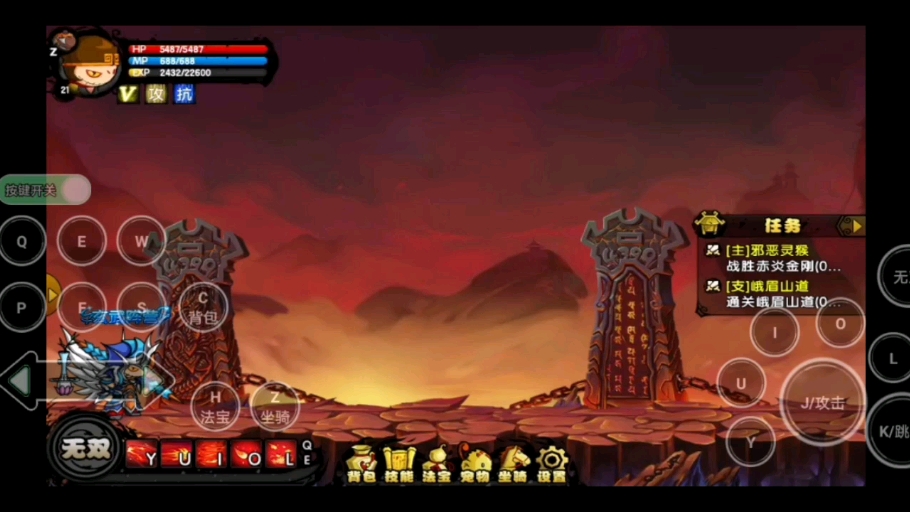
Task: Collapse the 任务 quest panel with its arrow
Action: point(852,226)
